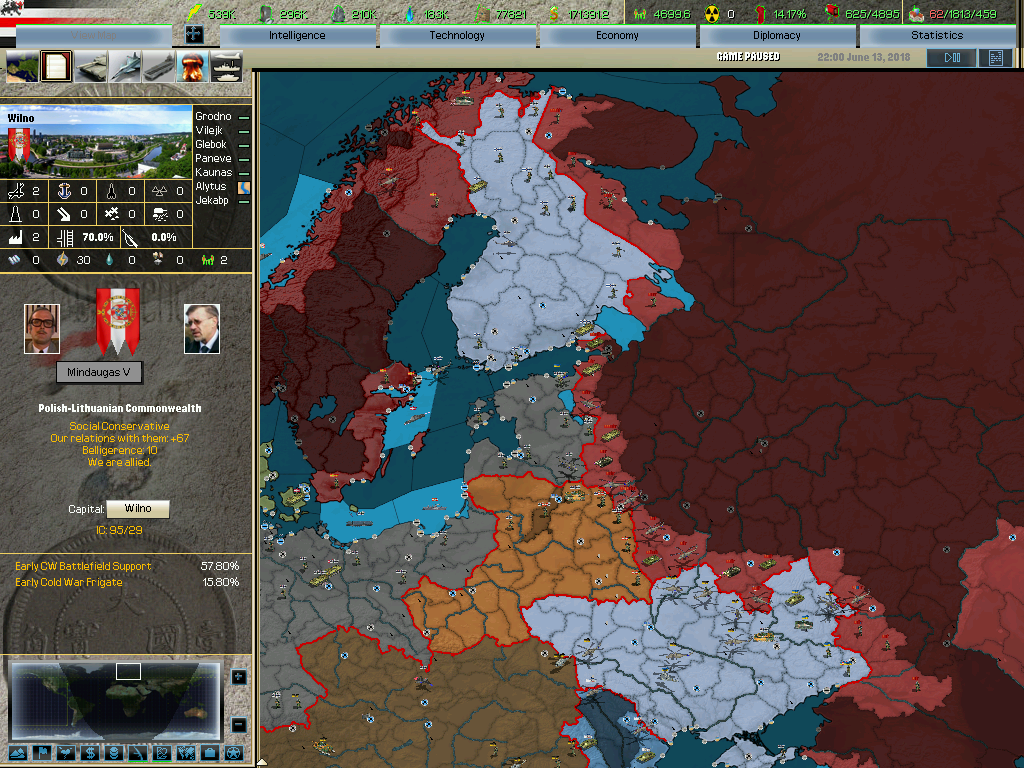Screen dimensions: 1024x768
Task: Open the nuclear explosion strategic weapons icon
Action: pos(192,67)
